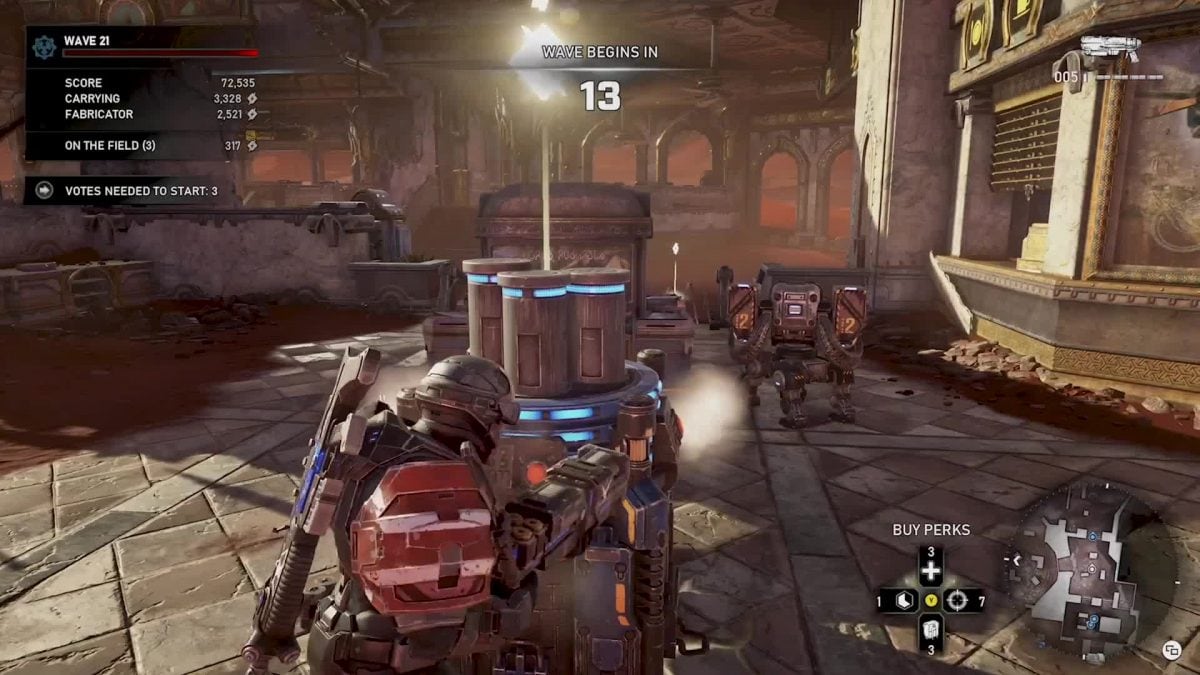The image size is (1200, 675).
Task: Click the overlapping screens icon near the minimap
Action: [1172, 650]
